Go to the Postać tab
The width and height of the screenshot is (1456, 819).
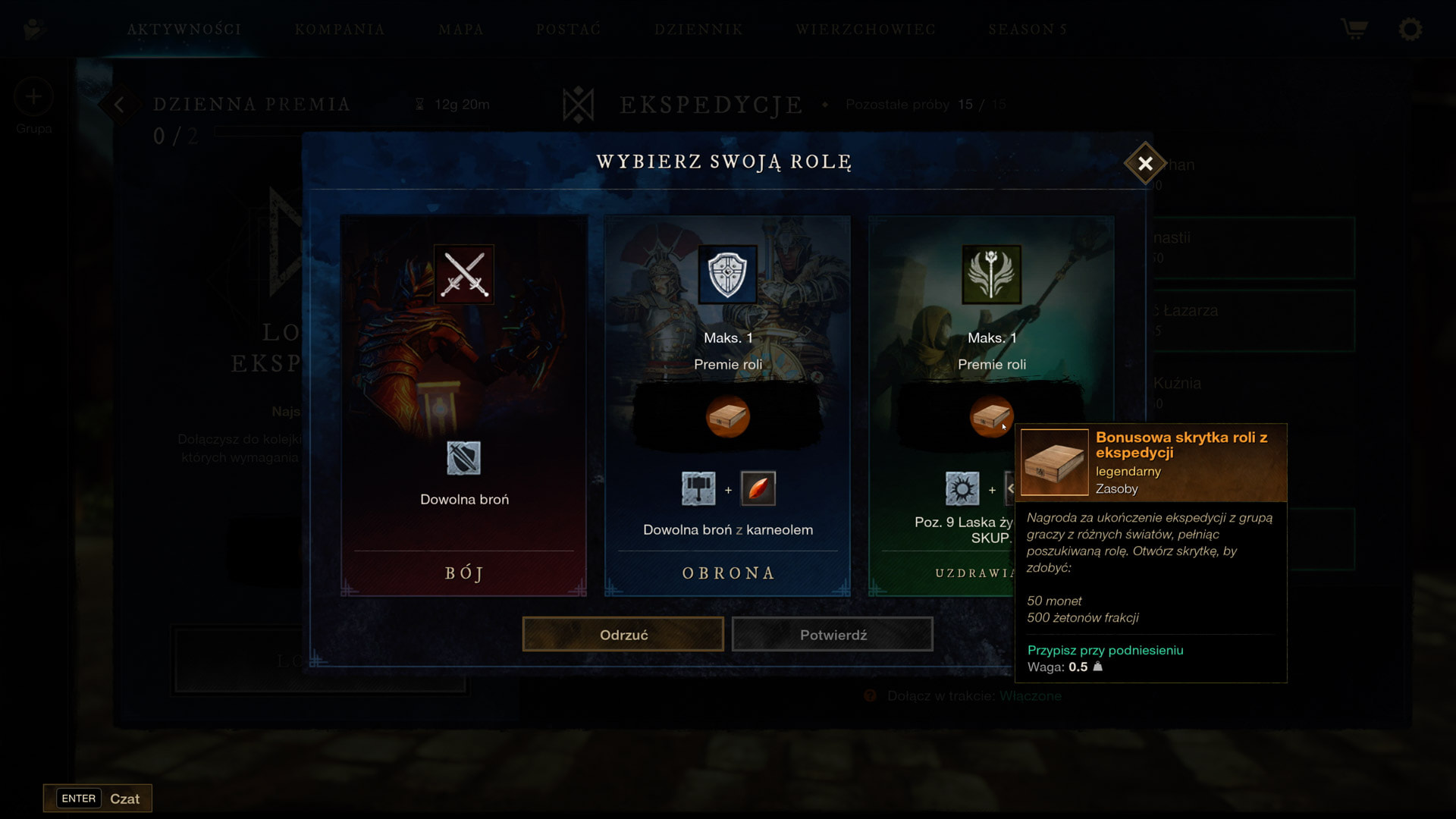tap(569, 30)
